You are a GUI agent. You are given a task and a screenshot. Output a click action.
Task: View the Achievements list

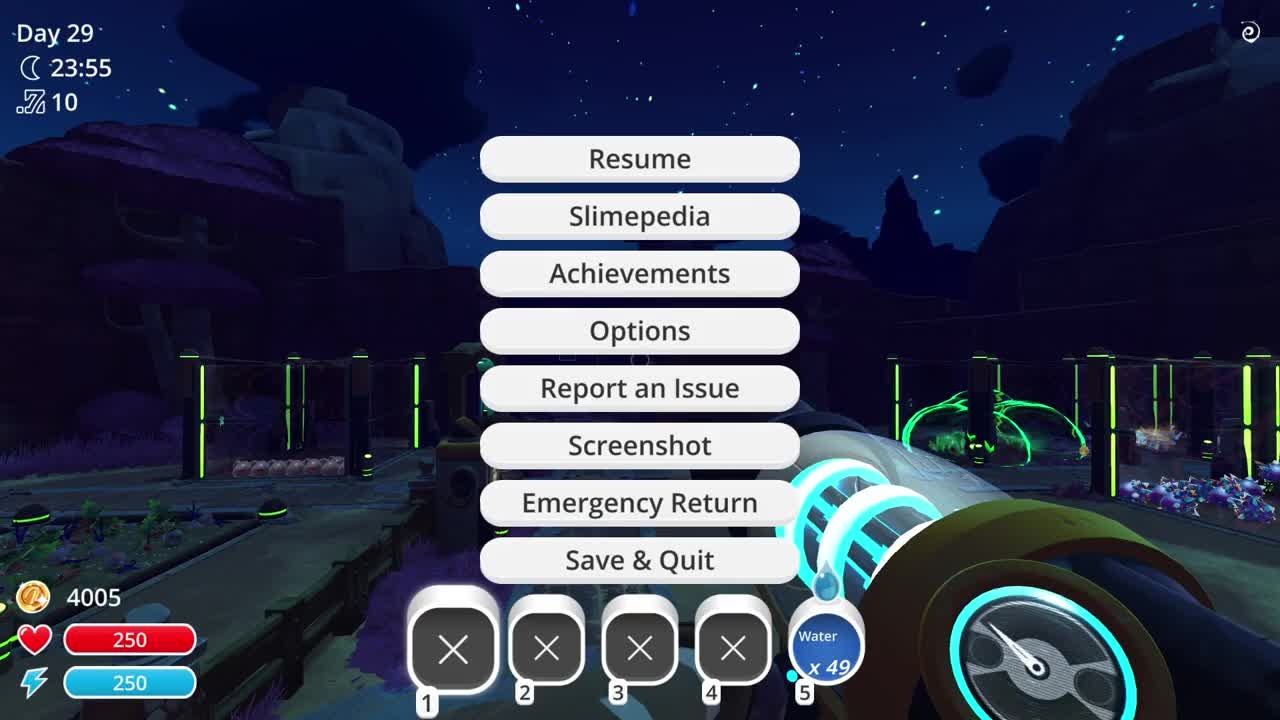[640, 274]
